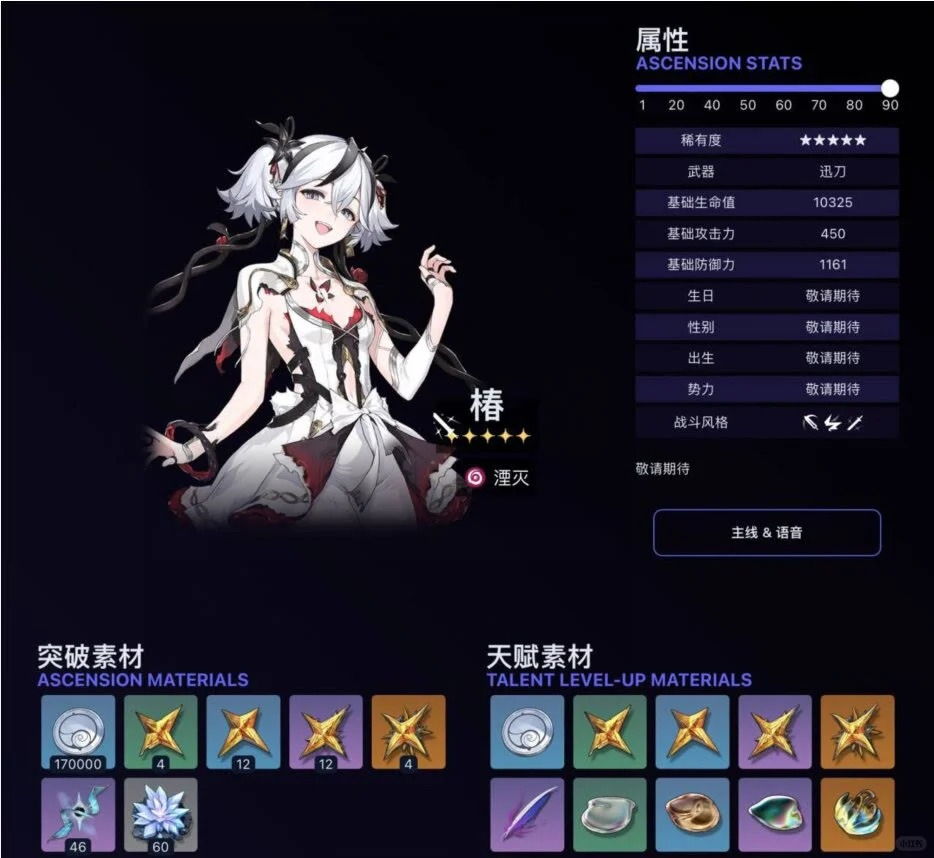Viewport: 934px width, 858px height.
Task: Select the purple feather talent material
Action: coord(527,814)
